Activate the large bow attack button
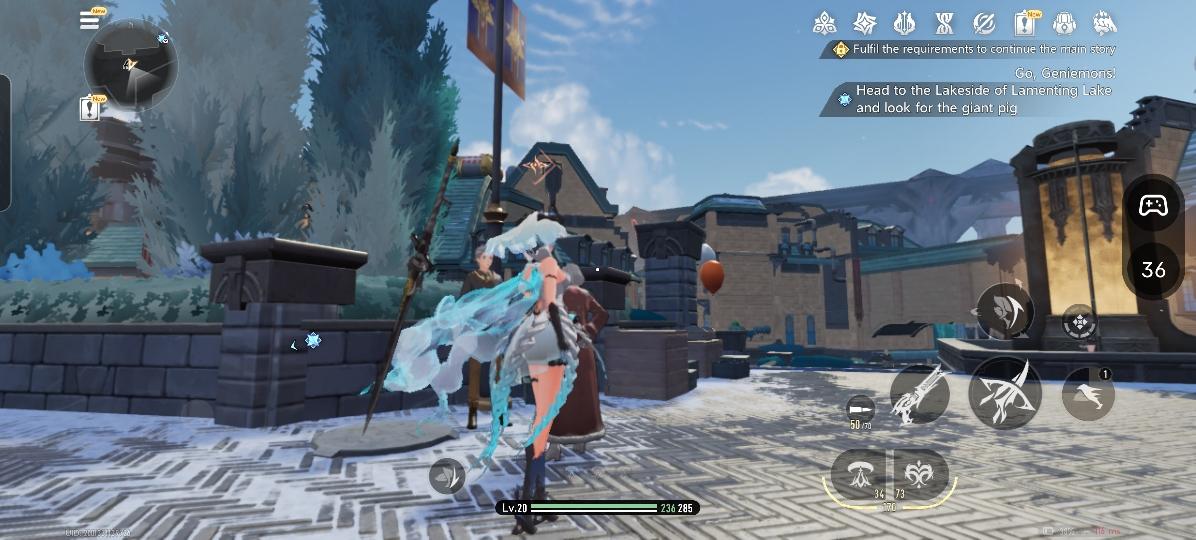 point(1005,392)
